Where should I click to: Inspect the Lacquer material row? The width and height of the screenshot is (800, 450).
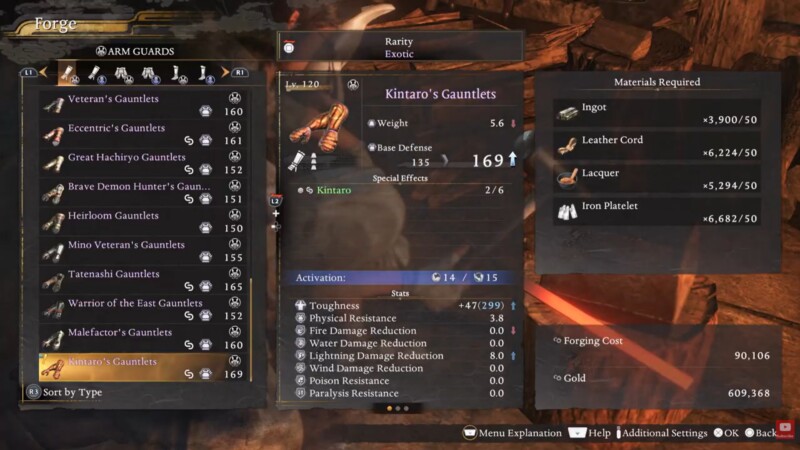click(657, 179)
